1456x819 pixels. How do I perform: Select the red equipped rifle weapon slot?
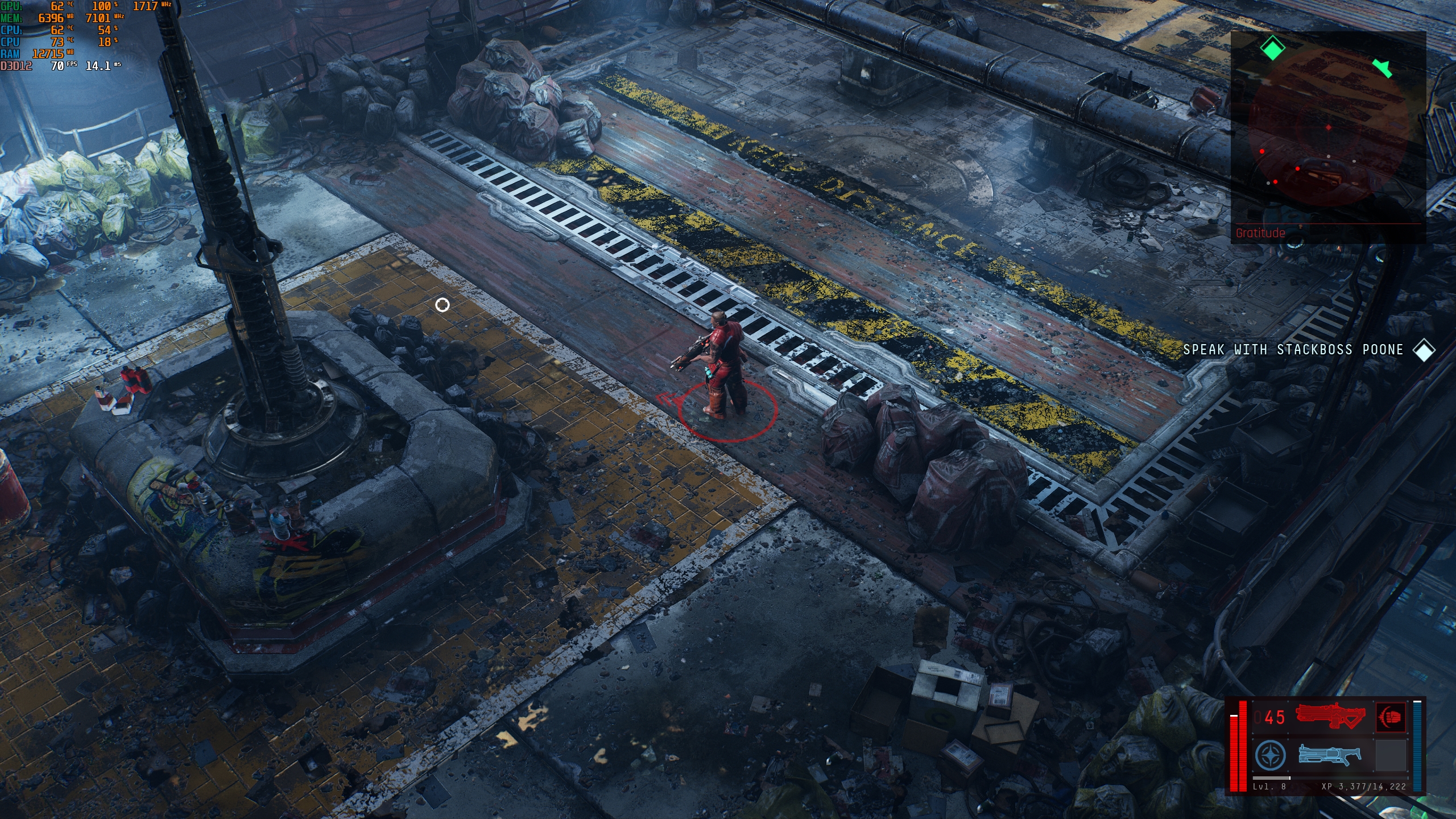click(1330, 717)
